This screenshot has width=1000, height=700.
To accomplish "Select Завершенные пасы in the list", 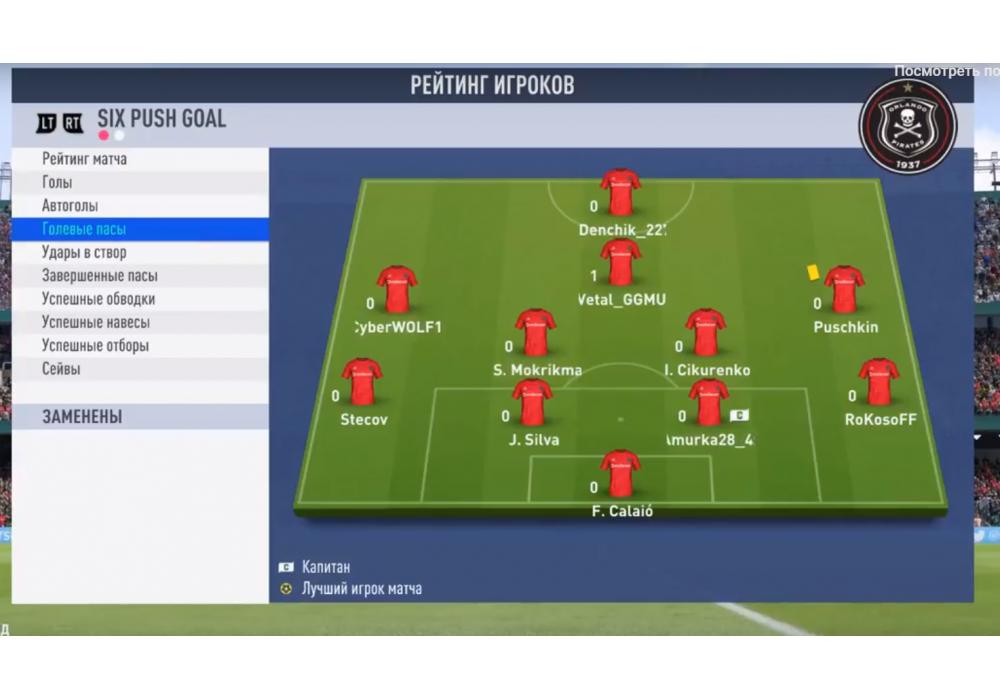I will click(x=140, y=275).
